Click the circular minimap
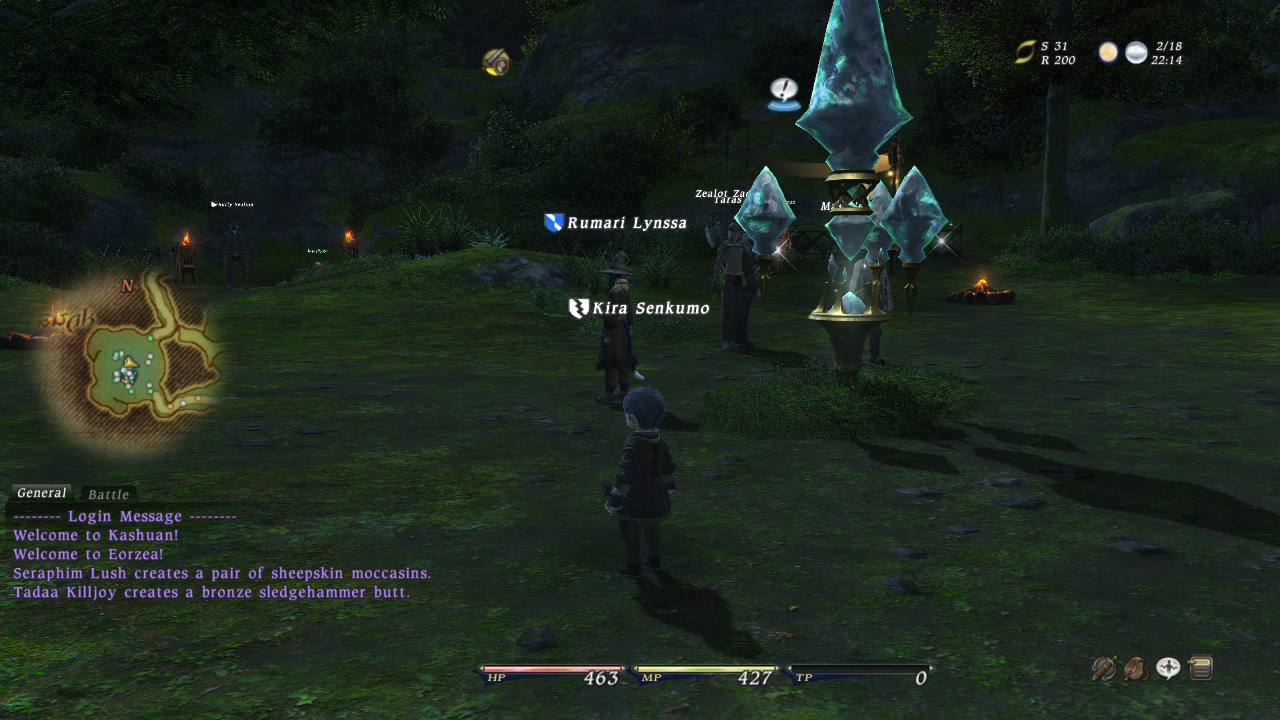Image resolution: width=1280 pixels, height=720 pixels. tap(132, 362)
